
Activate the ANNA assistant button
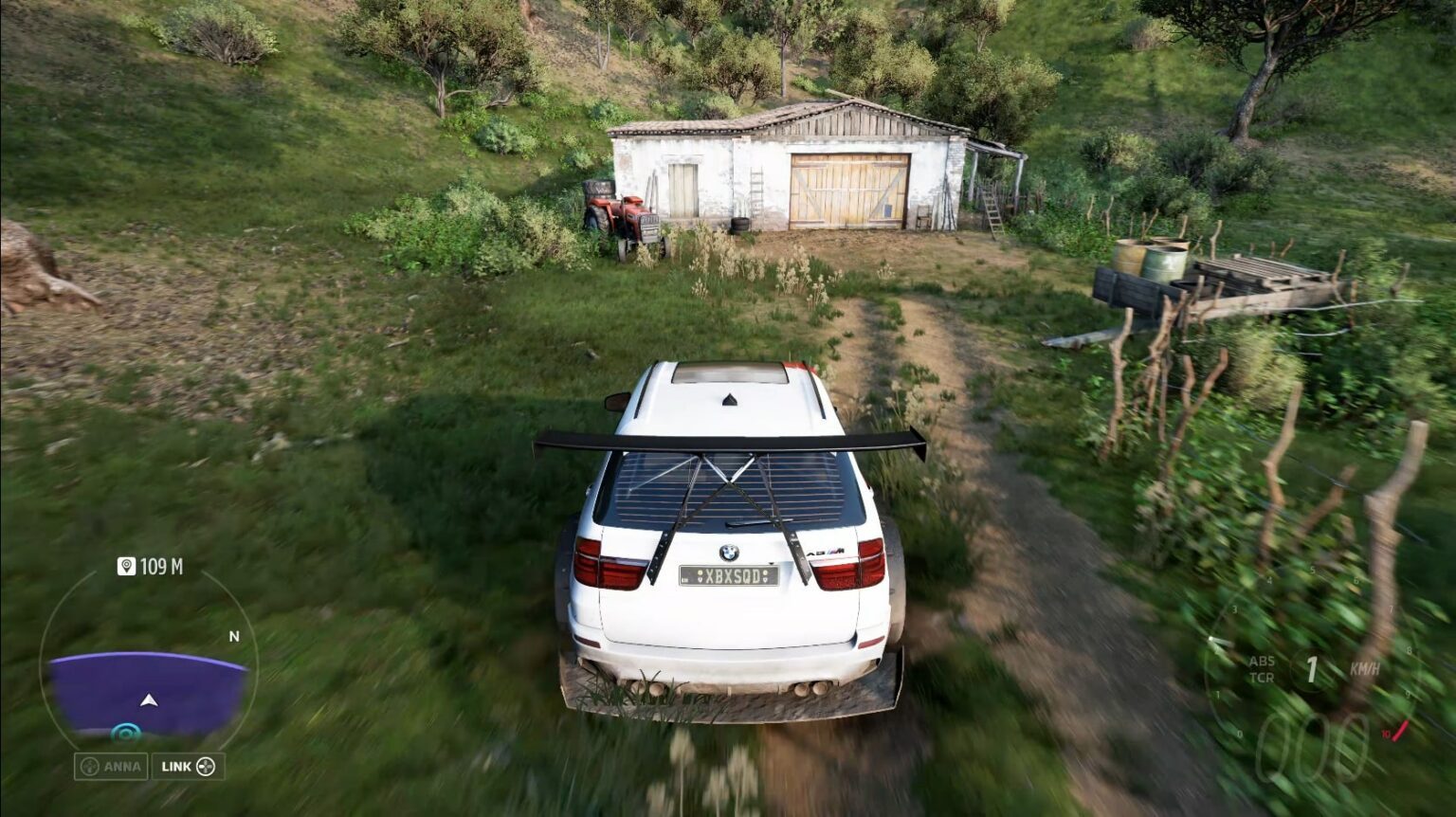click(x=111, y=766)
